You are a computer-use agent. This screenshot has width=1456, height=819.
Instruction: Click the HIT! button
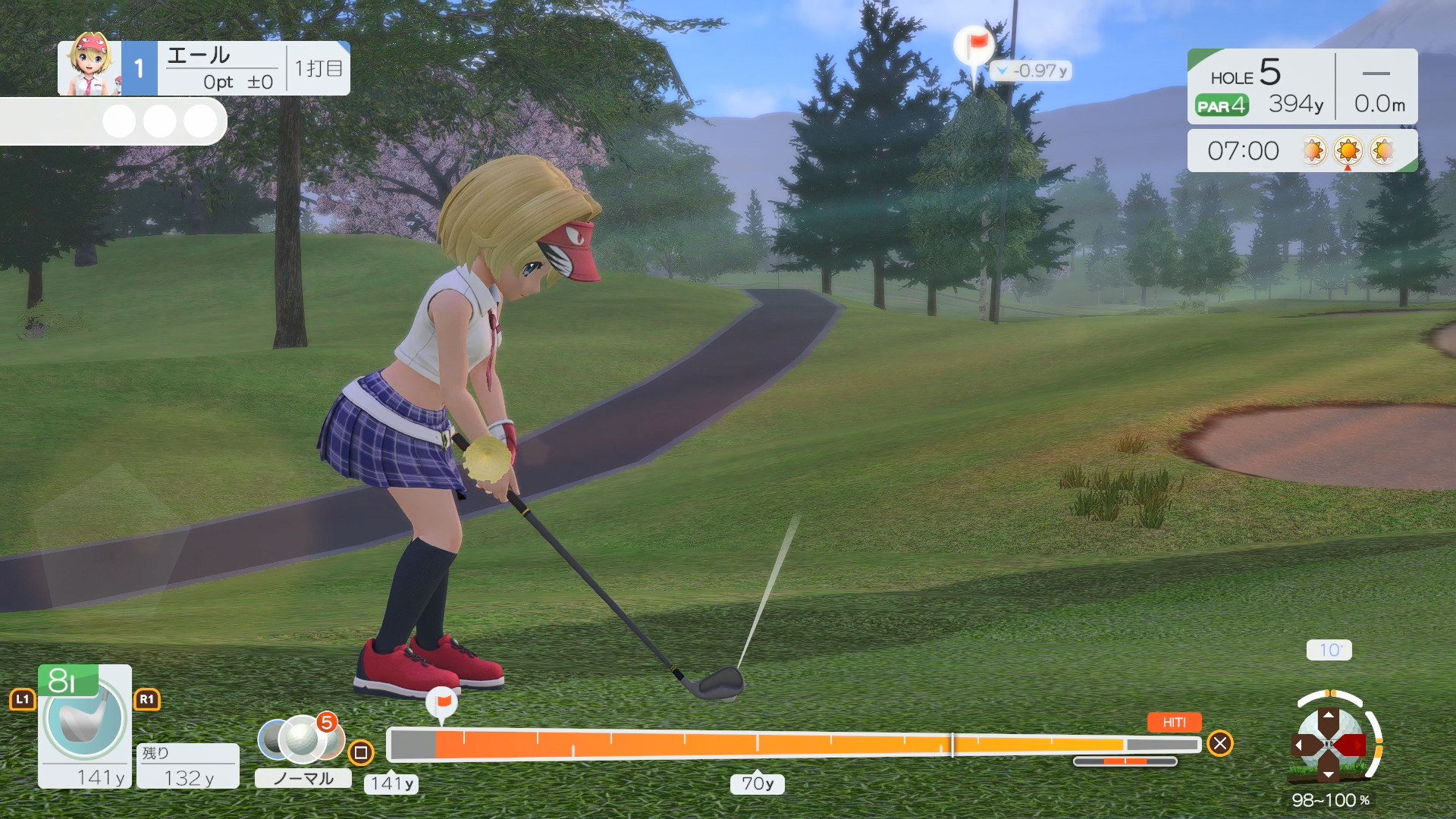click(1175, 723)
